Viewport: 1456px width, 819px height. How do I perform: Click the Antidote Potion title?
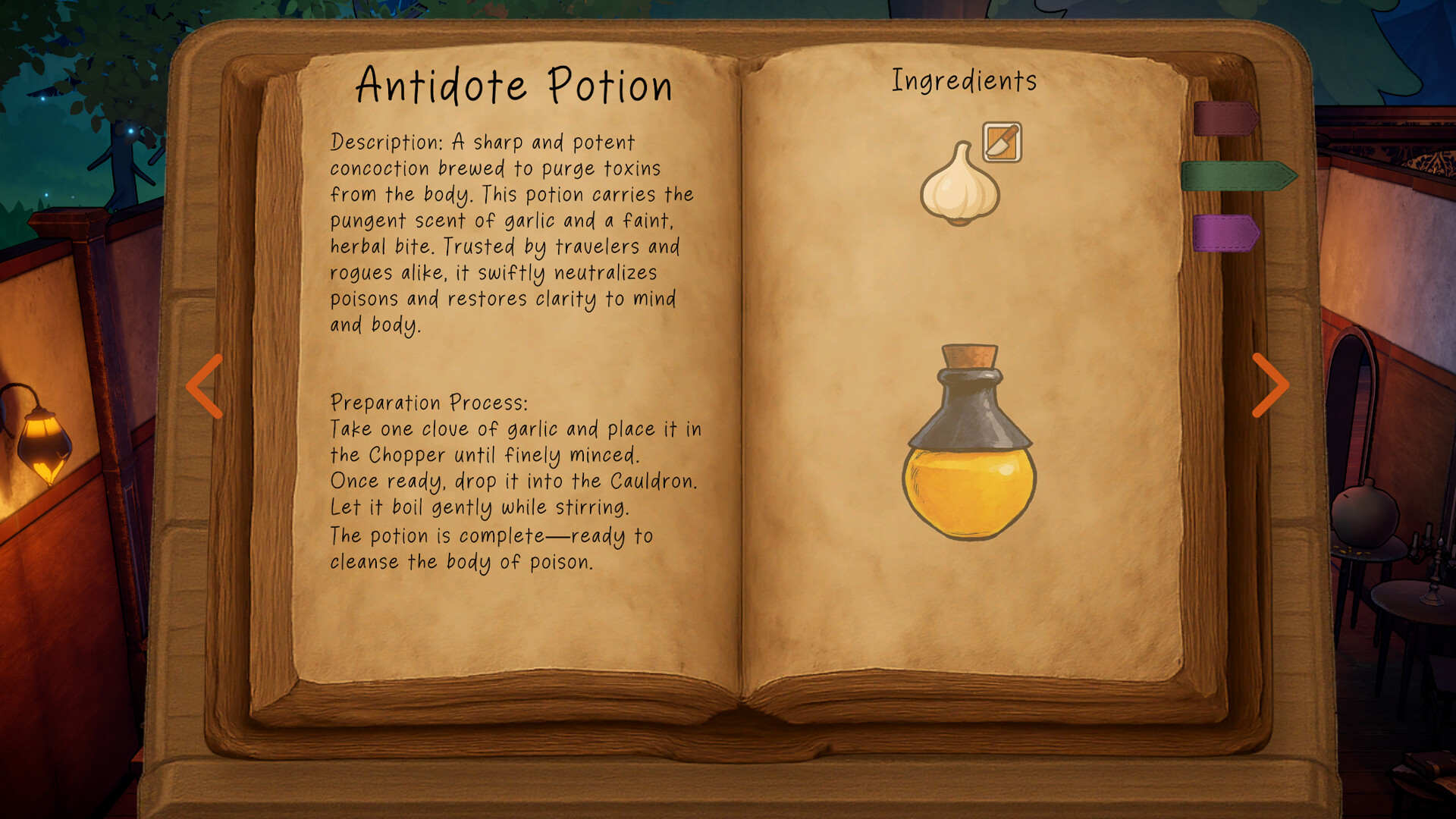coord(514,85)
